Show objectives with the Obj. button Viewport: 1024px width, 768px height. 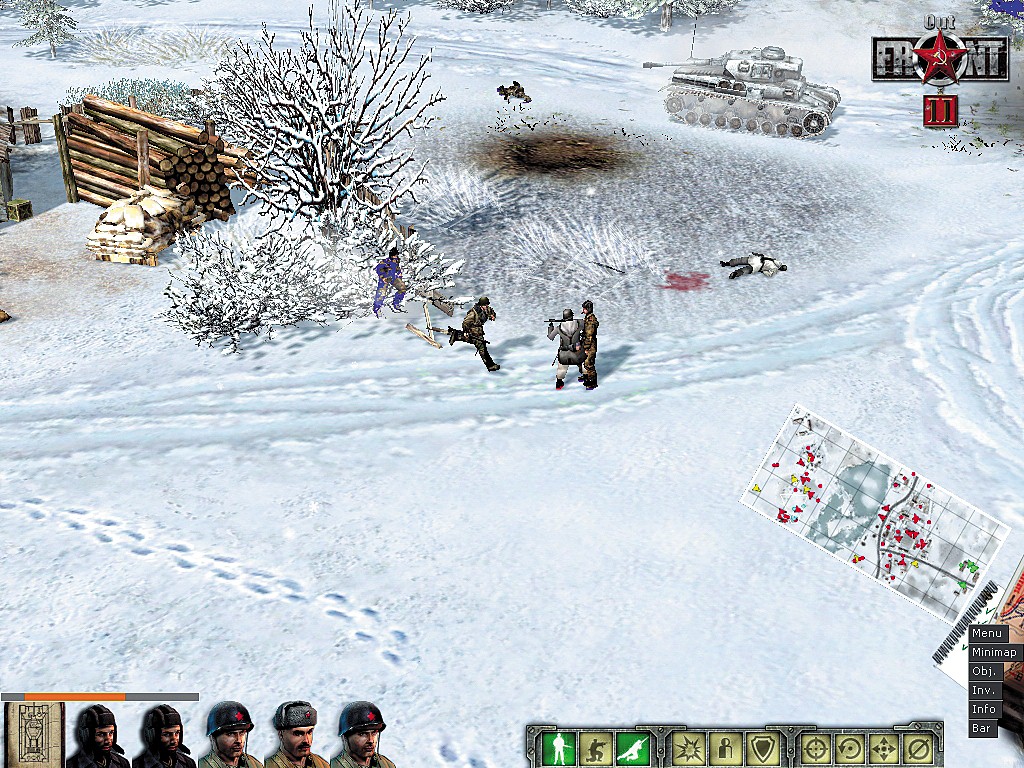click(x=985, y=671)
